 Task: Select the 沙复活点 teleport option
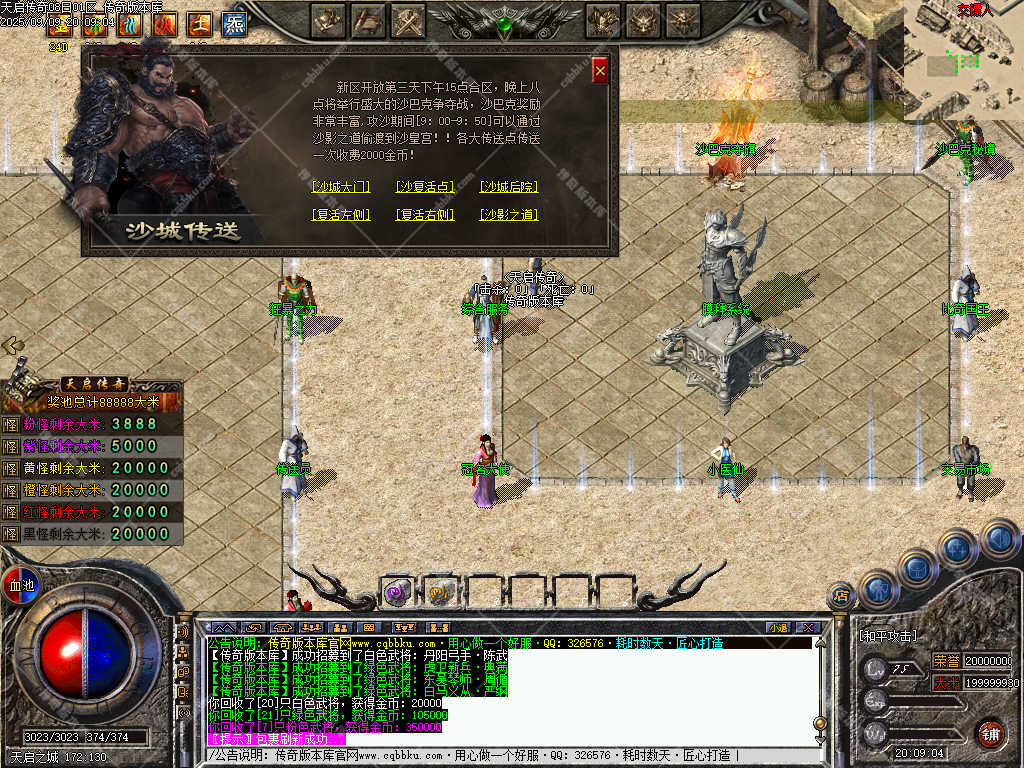[425, 187]
